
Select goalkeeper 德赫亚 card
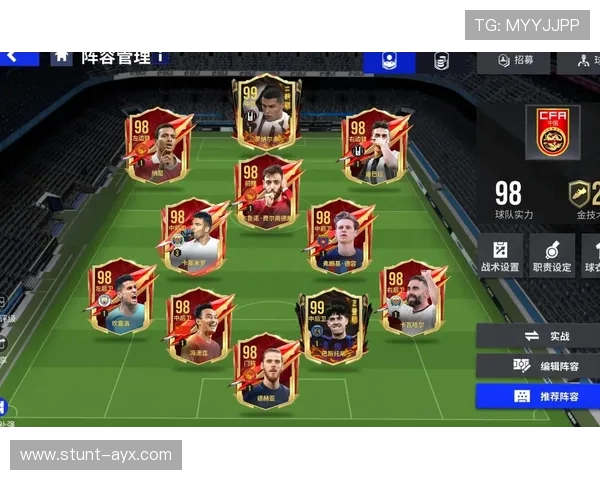point(266,370)
